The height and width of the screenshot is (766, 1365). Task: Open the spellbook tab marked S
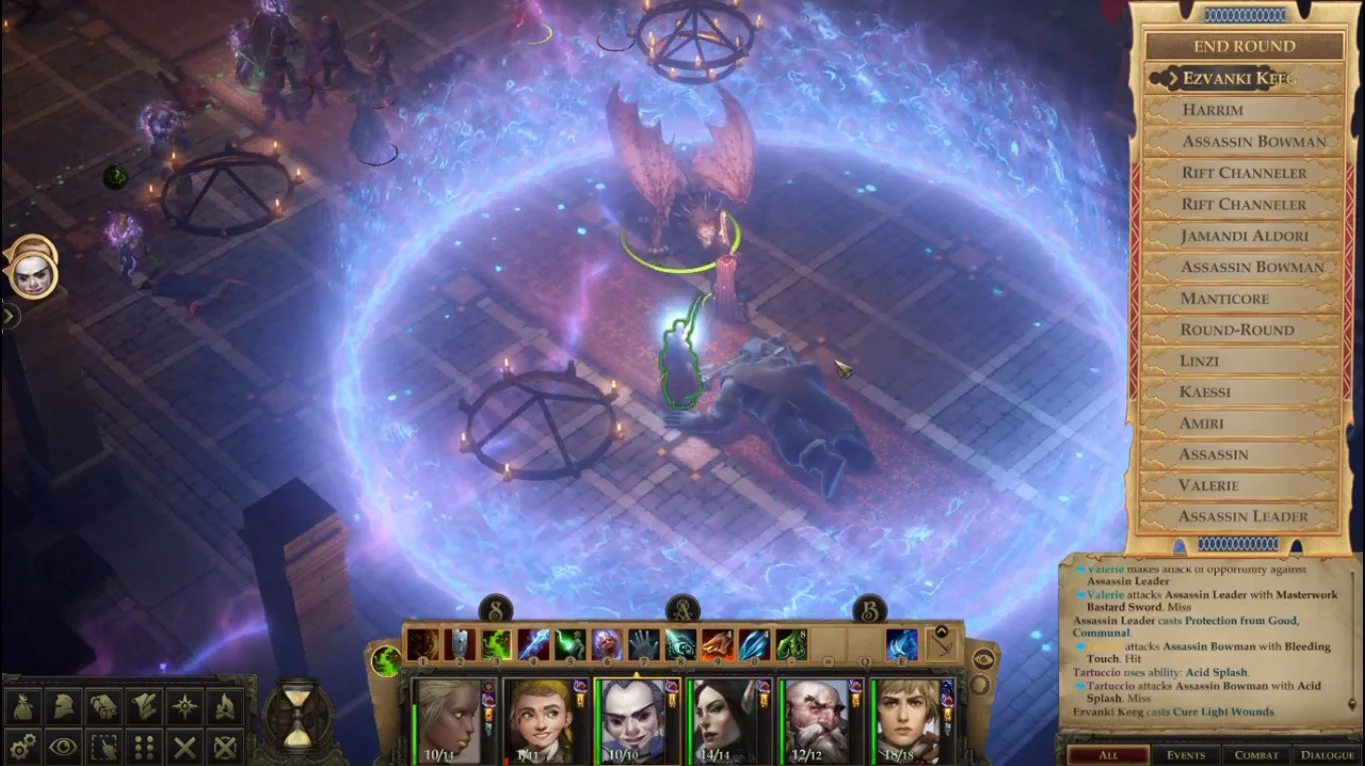pos(497,608)
